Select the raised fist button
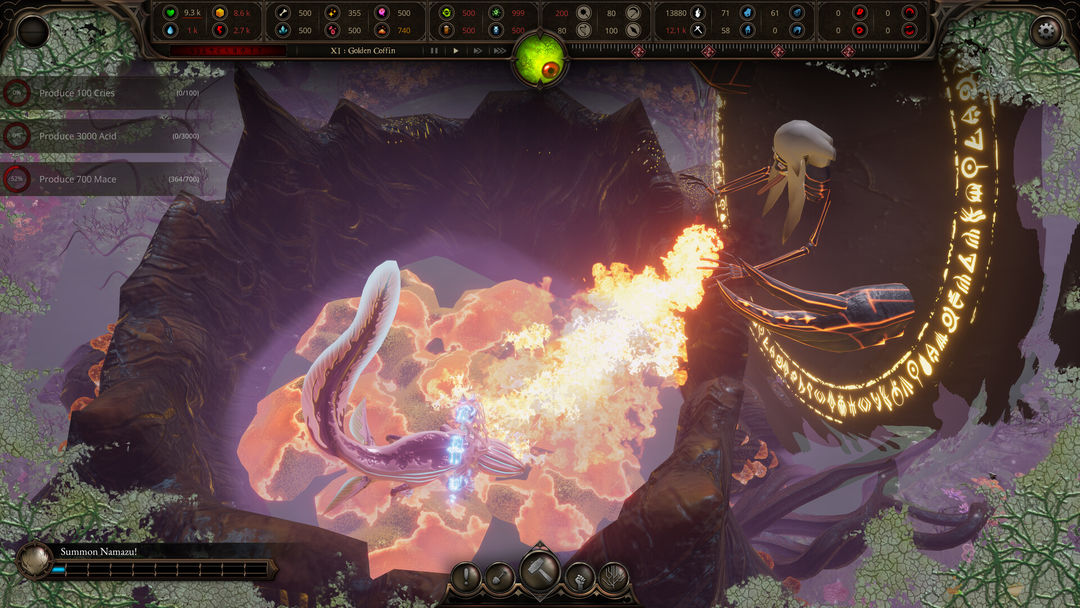Image resolution: width=1080 pixels, height=608 pixels. pyautogui.click(x=580, y=577)
